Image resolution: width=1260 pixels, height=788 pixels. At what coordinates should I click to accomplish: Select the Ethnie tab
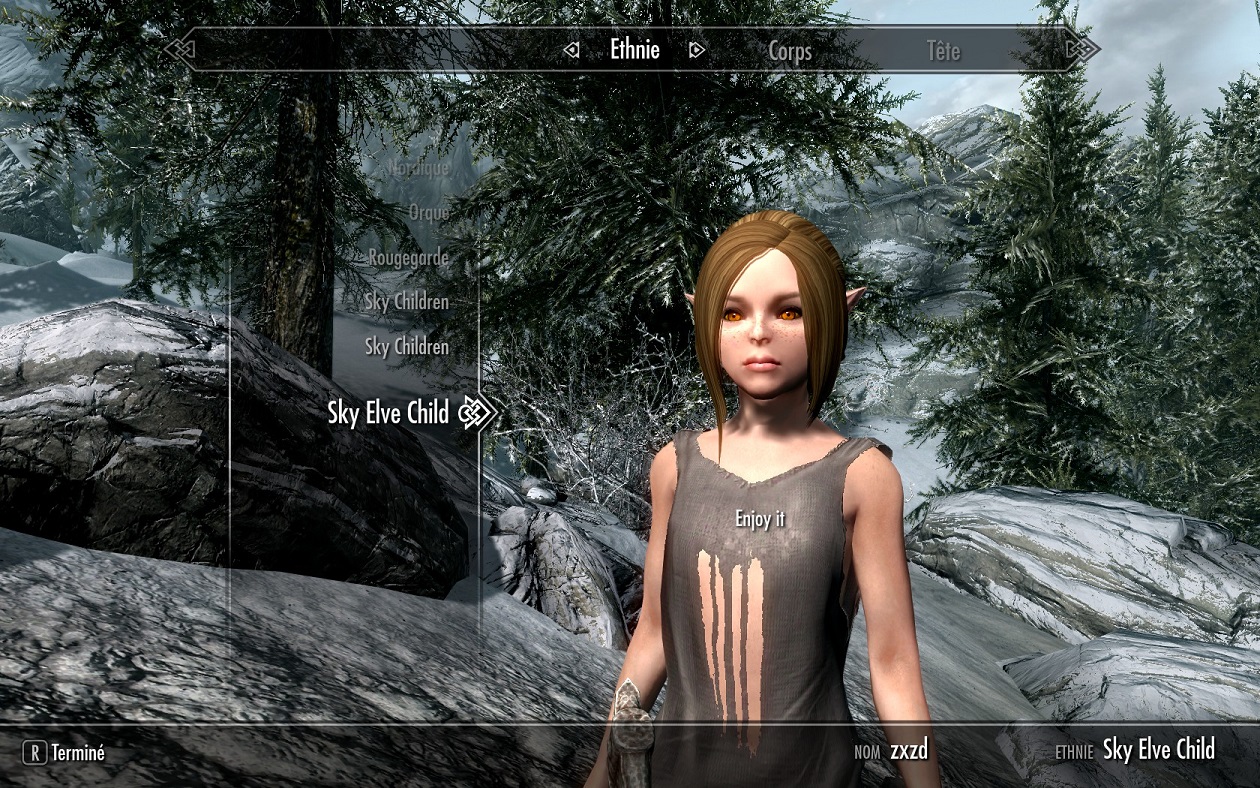pos(635,50)
